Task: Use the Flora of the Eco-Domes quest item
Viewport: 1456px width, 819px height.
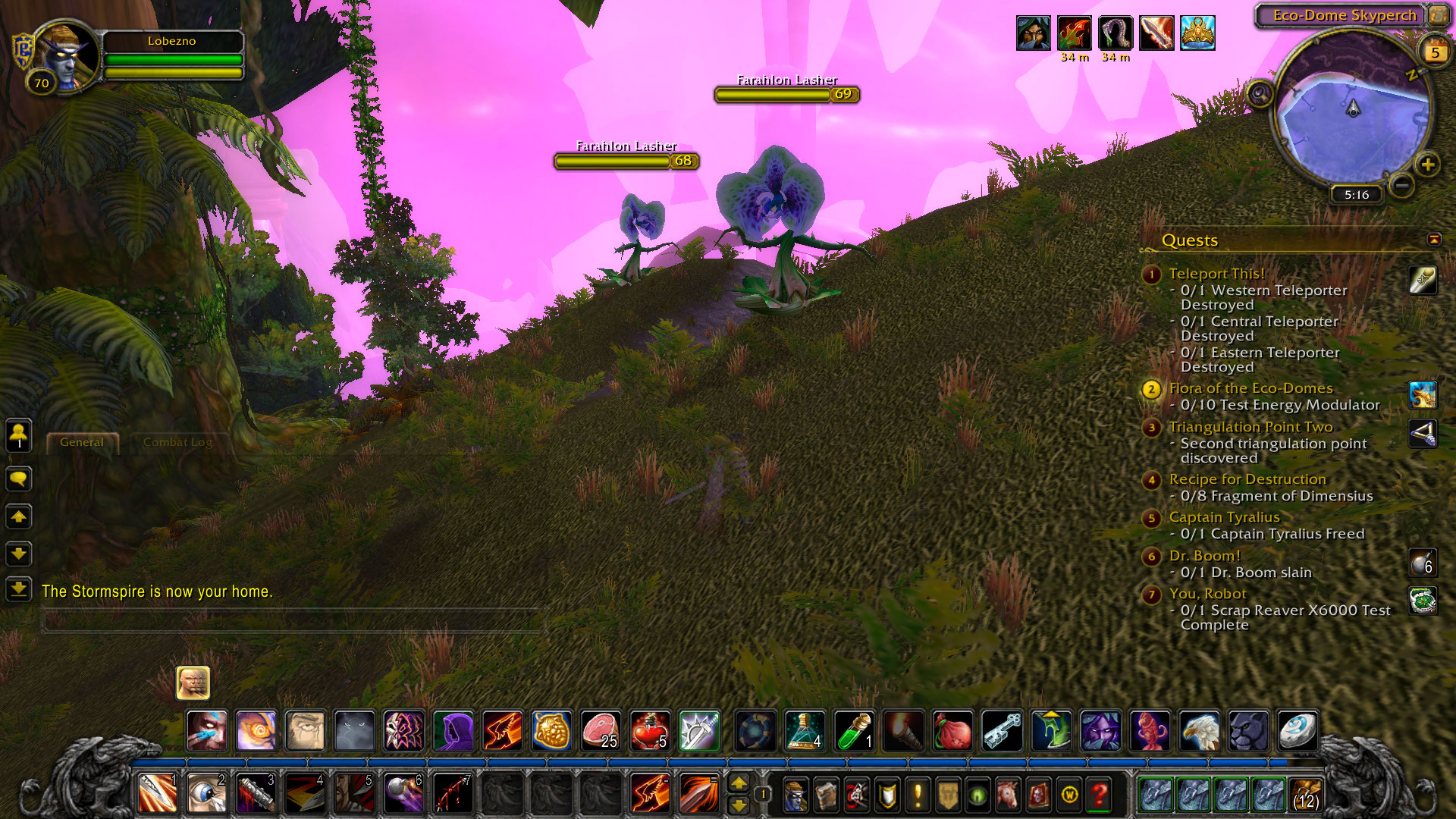Action: point(1422,395)
